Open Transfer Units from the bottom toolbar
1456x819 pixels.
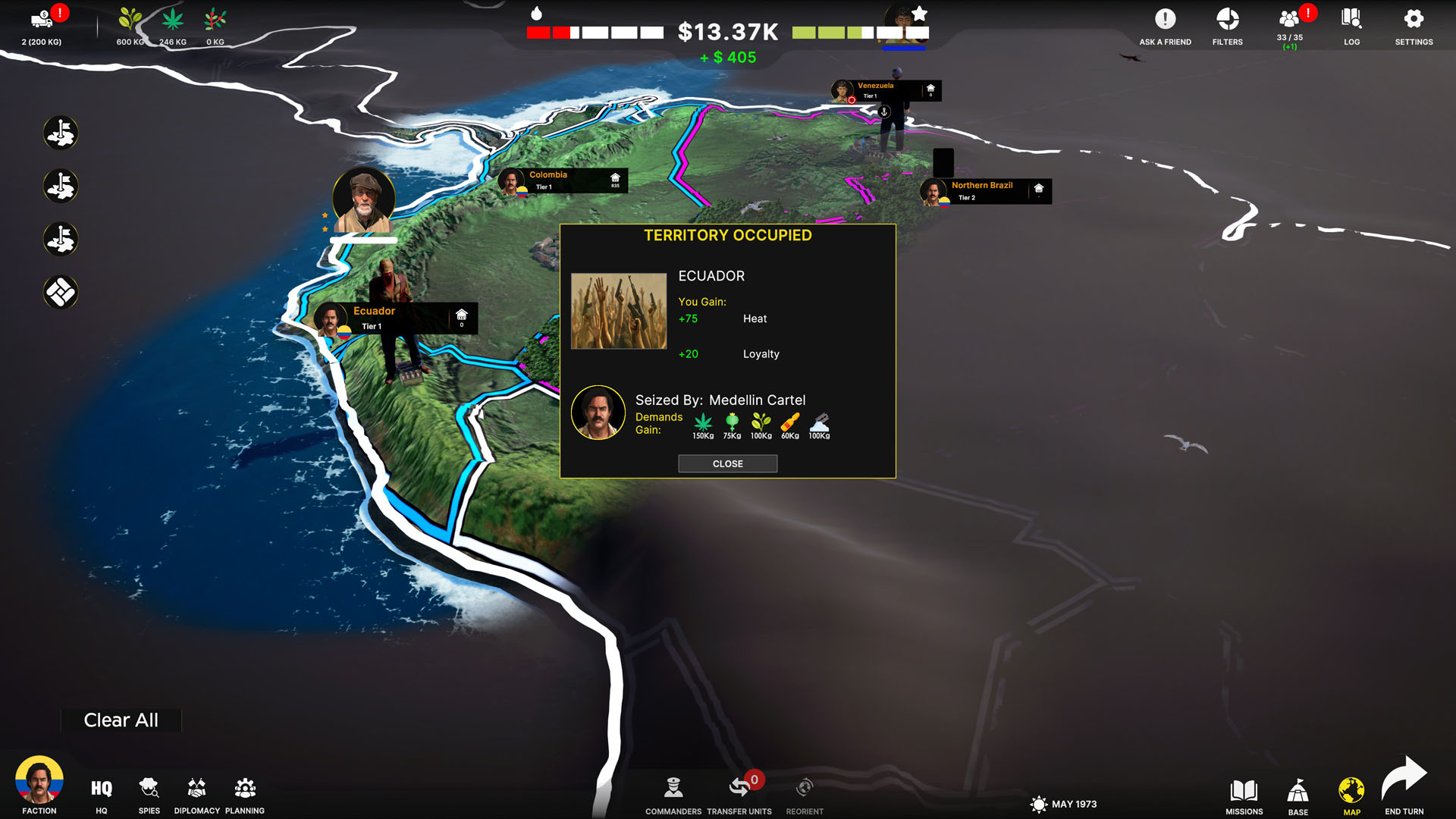point(739,789)
